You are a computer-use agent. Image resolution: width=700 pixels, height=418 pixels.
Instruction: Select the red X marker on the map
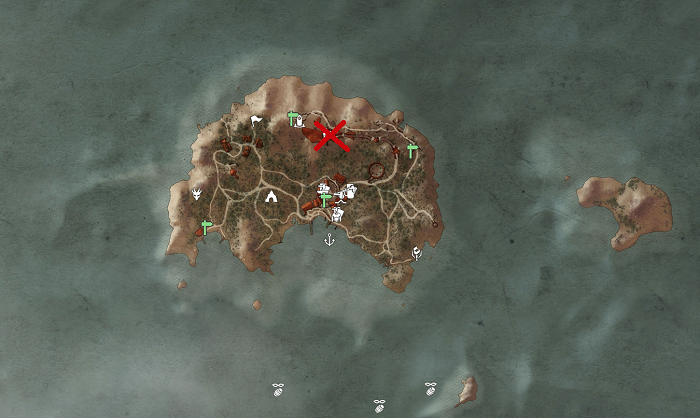click(331, 135)
